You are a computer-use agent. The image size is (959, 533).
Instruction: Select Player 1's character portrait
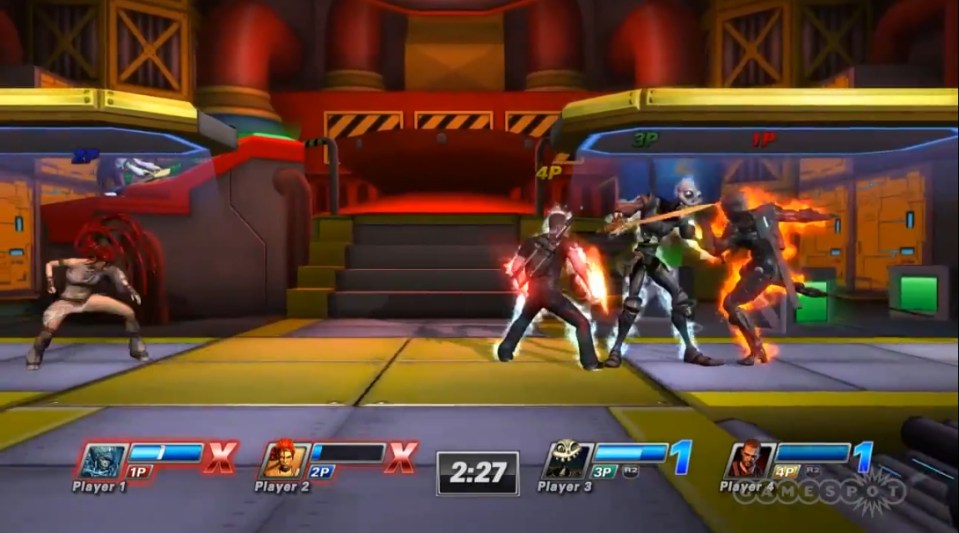[x=103, y=459]
